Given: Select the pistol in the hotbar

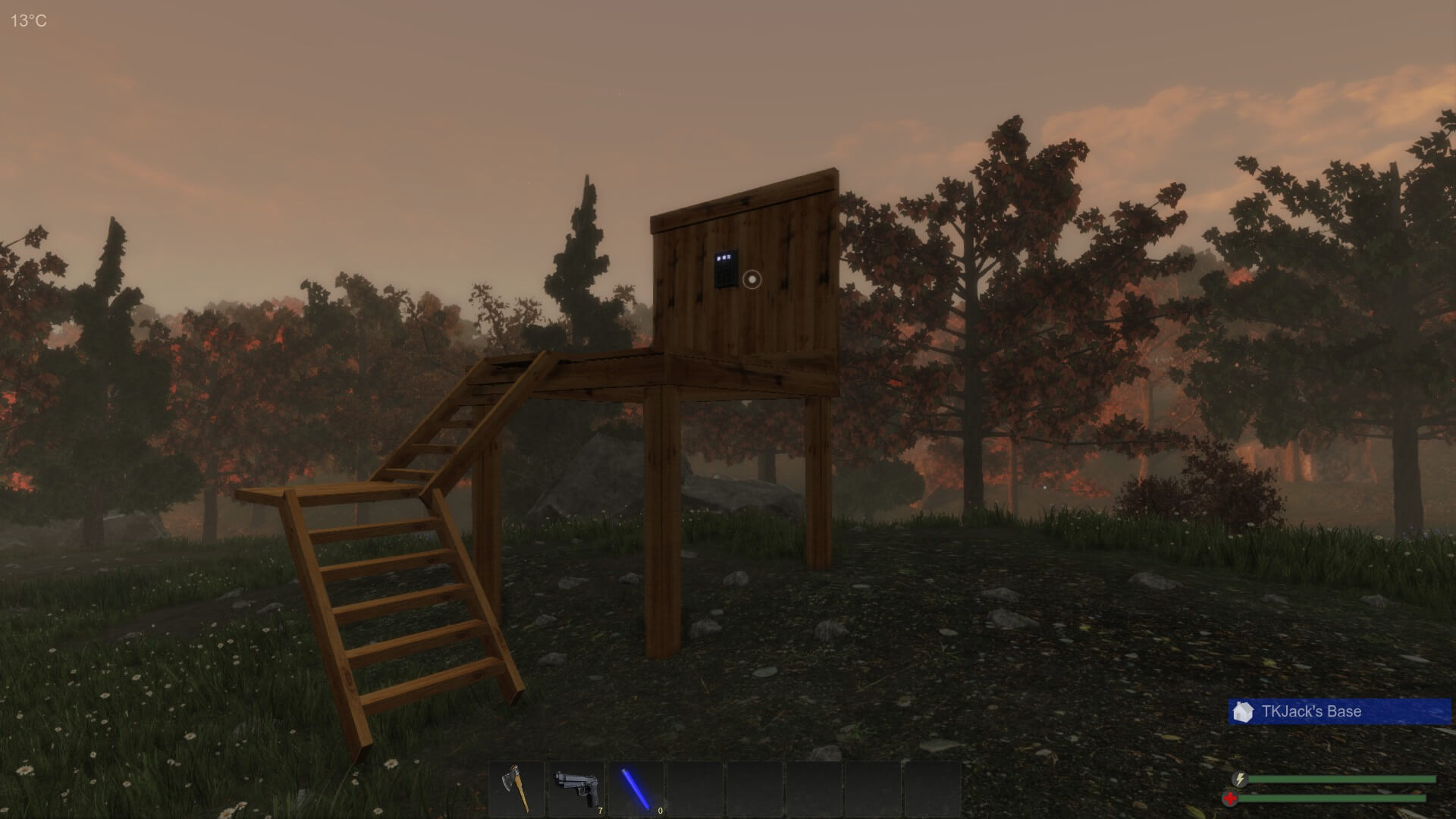Looking at the screenshot, I should click(575, 789).
